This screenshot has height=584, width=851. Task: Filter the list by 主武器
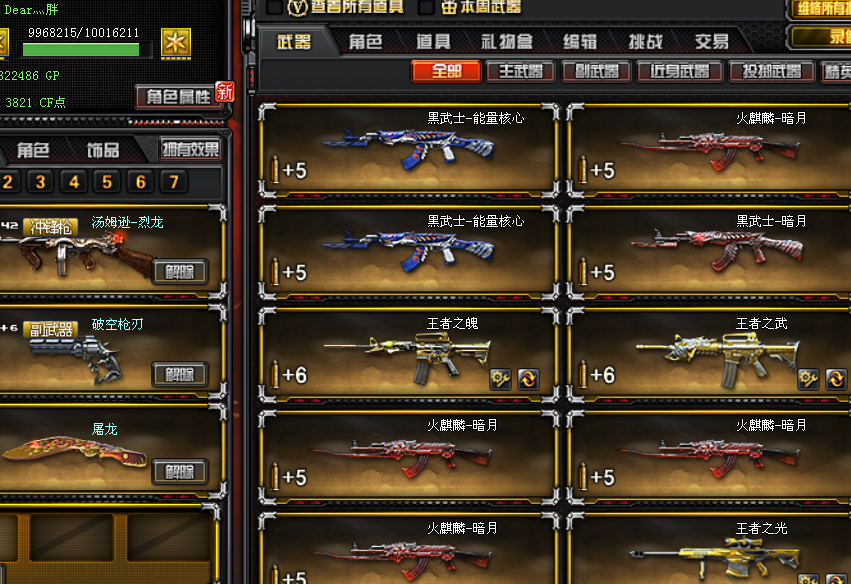point(520,71)
